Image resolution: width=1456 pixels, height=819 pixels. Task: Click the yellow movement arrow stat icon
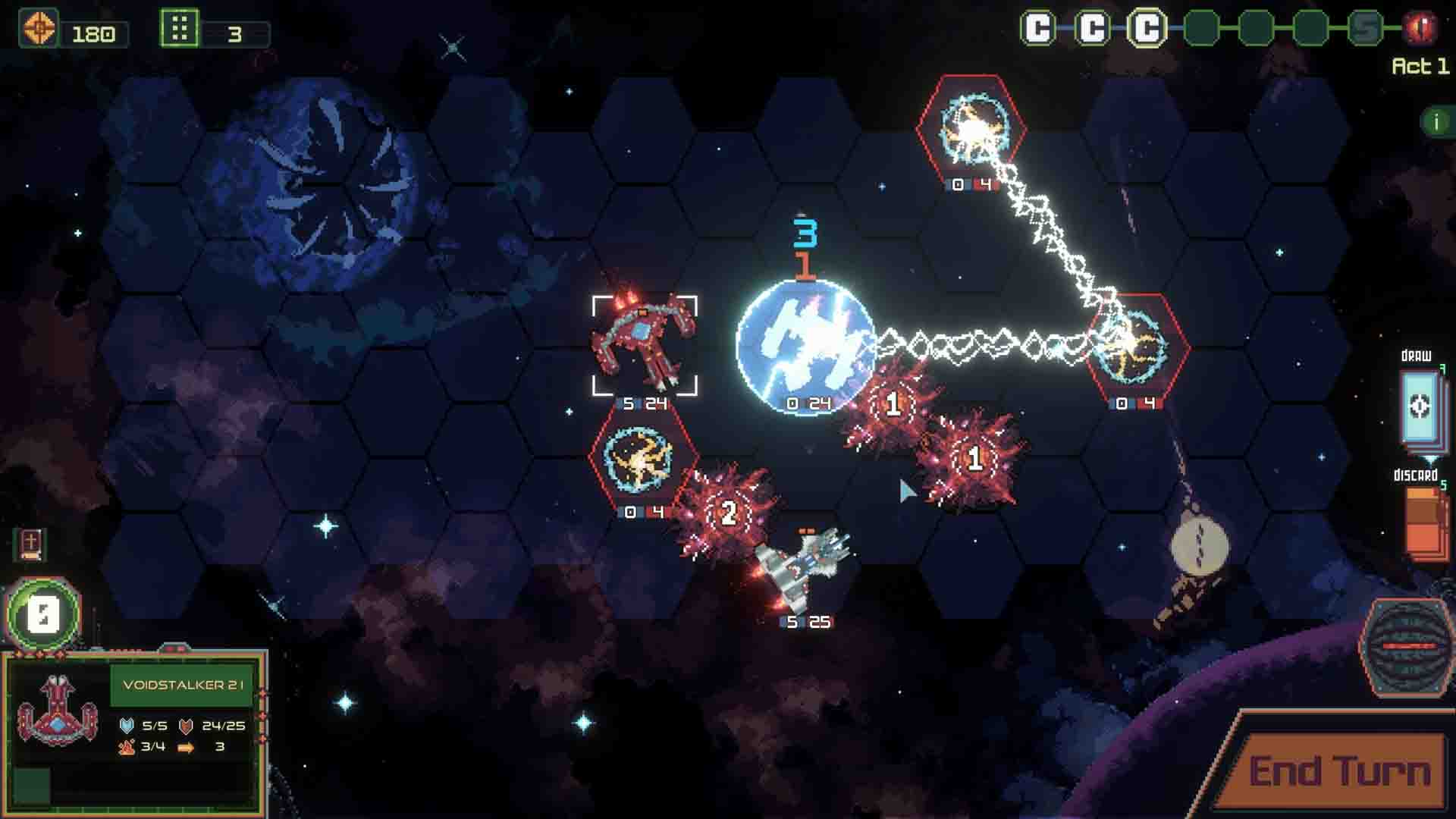pos(186,747)
